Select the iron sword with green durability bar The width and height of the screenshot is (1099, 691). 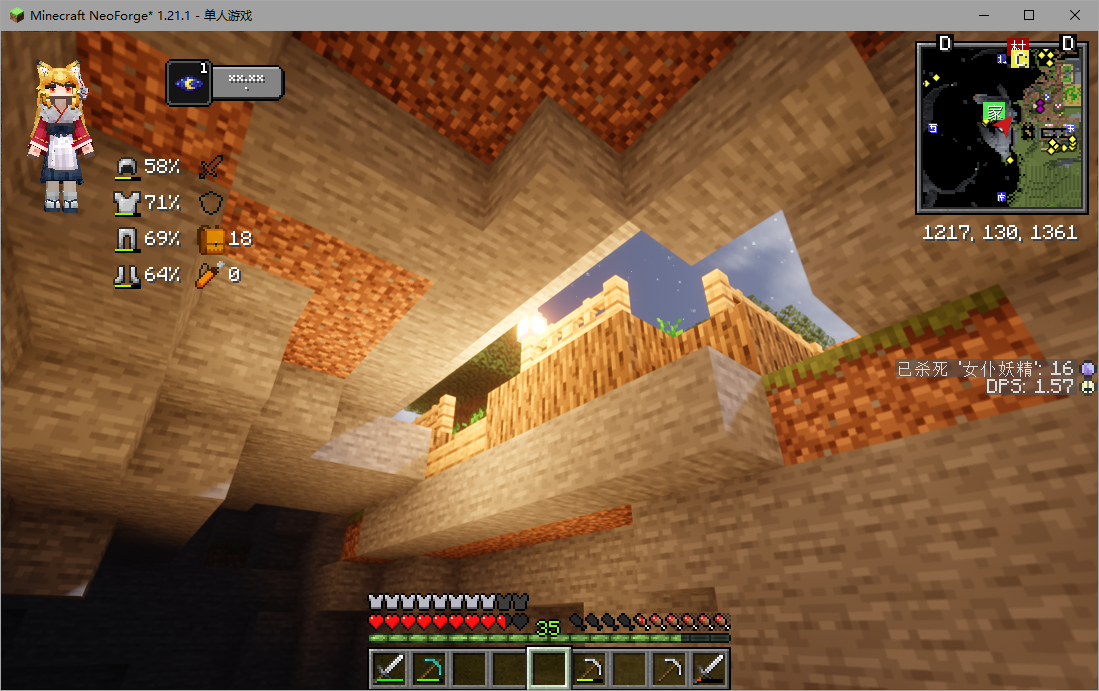click(389, 668)
